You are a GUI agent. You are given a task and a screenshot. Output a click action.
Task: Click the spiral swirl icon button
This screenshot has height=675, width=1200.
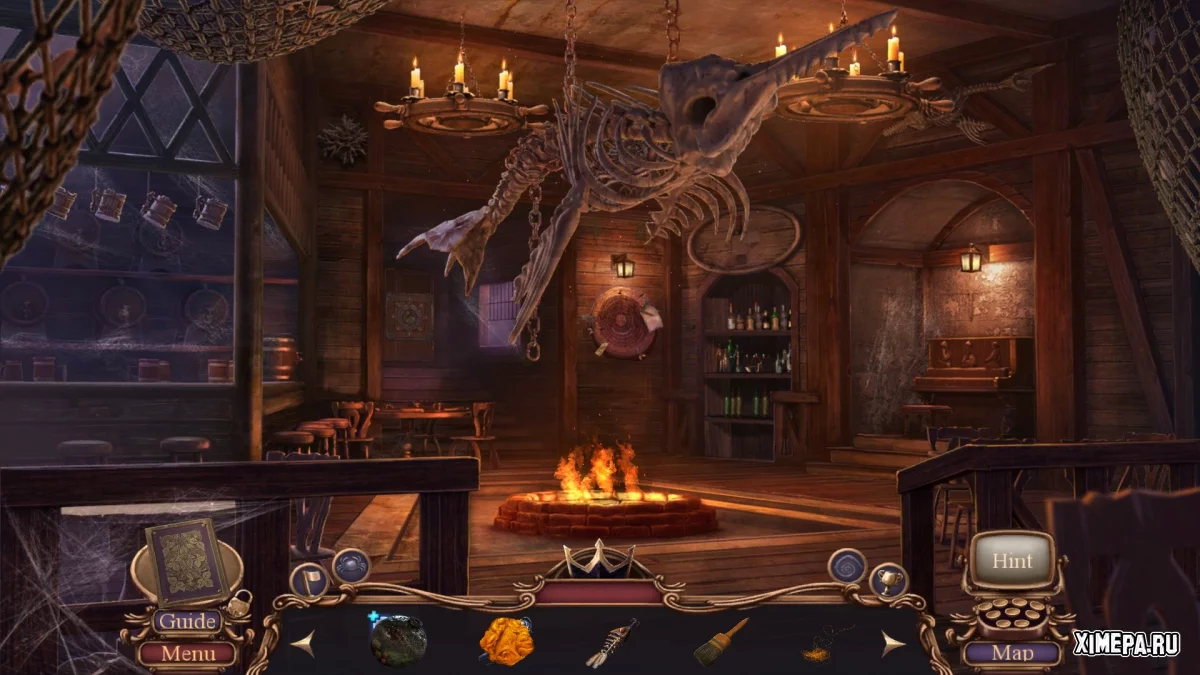[x=846, y=567]
